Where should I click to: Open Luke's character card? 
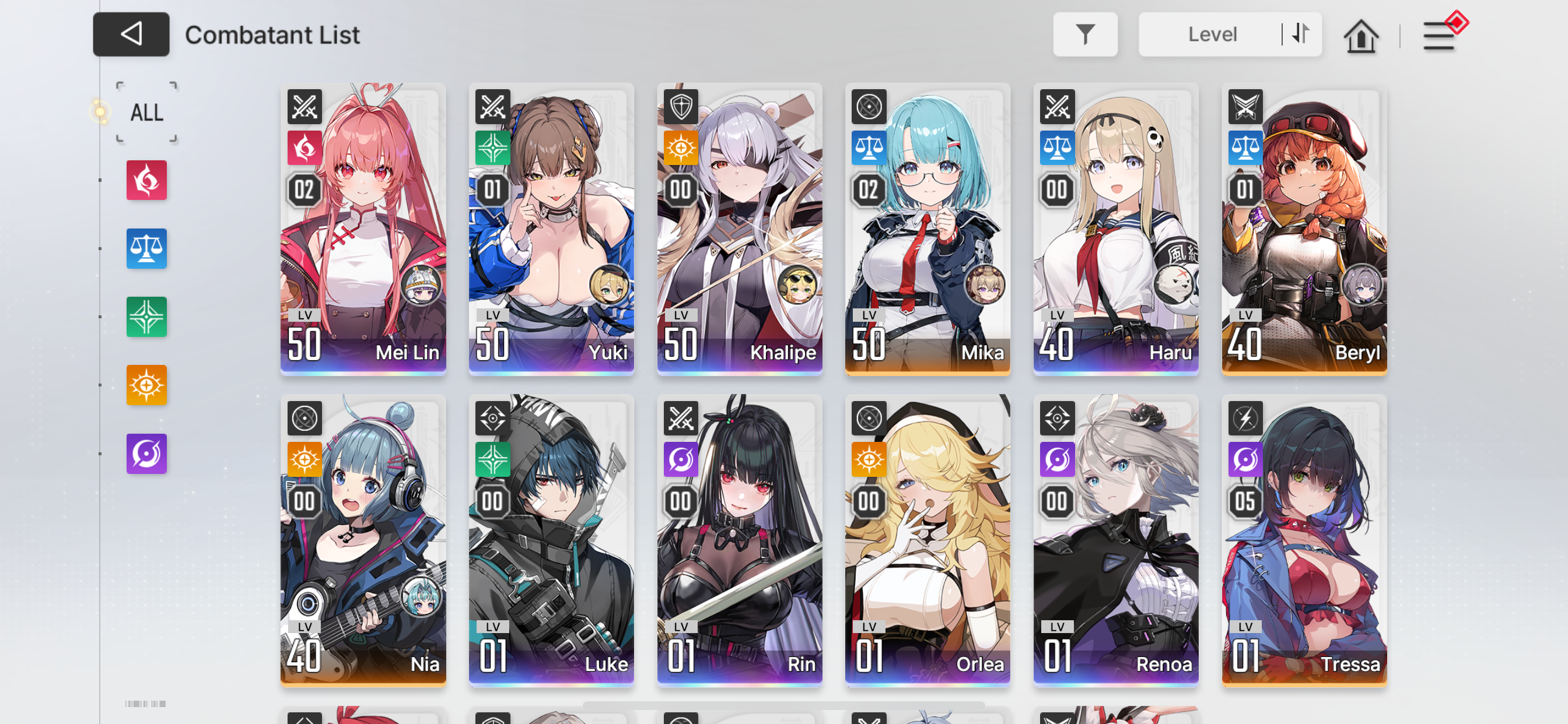(x=551, y=540)
